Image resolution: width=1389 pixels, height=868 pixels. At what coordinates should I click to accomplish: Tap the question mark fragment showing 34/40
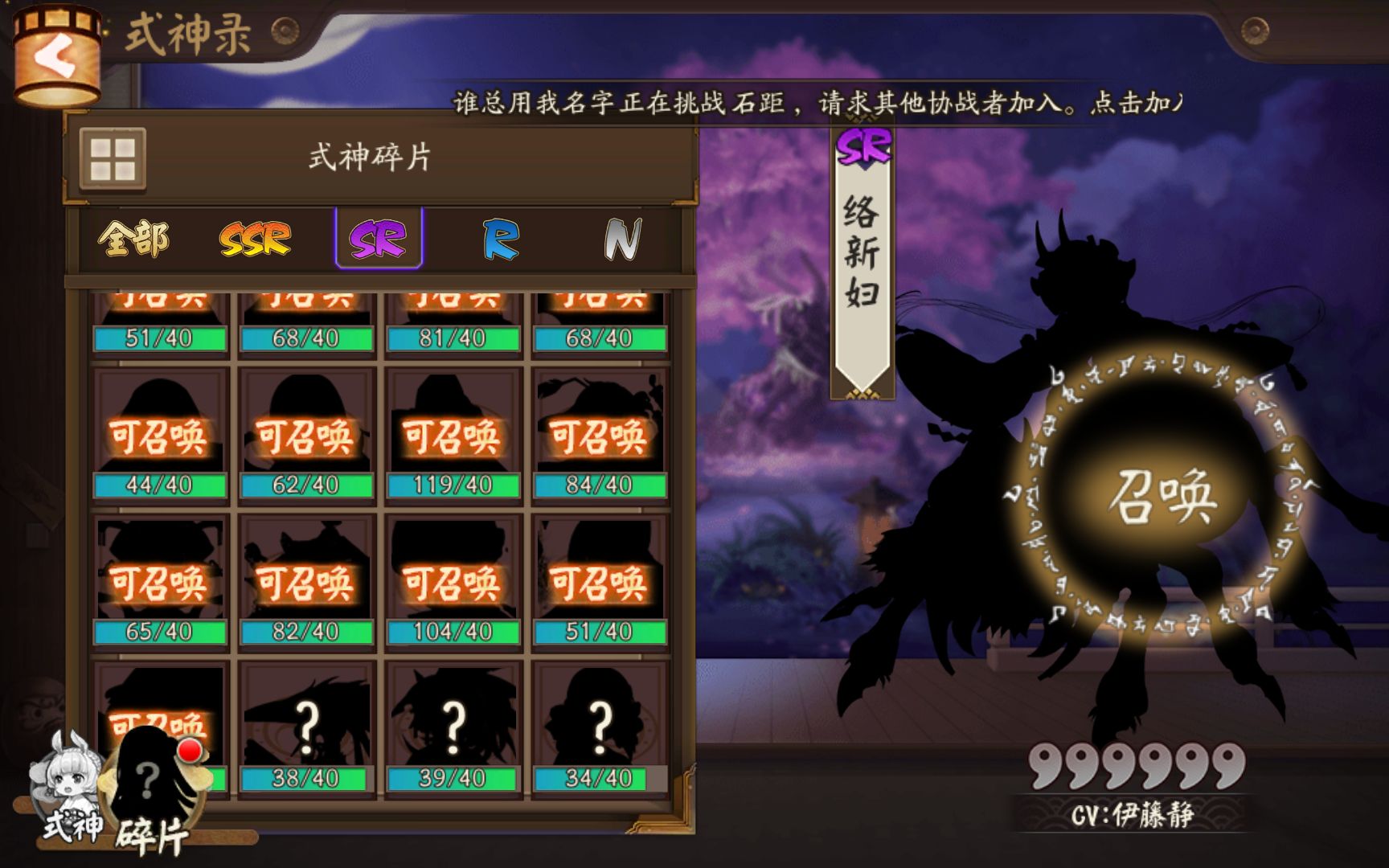[x=599, y=722]
